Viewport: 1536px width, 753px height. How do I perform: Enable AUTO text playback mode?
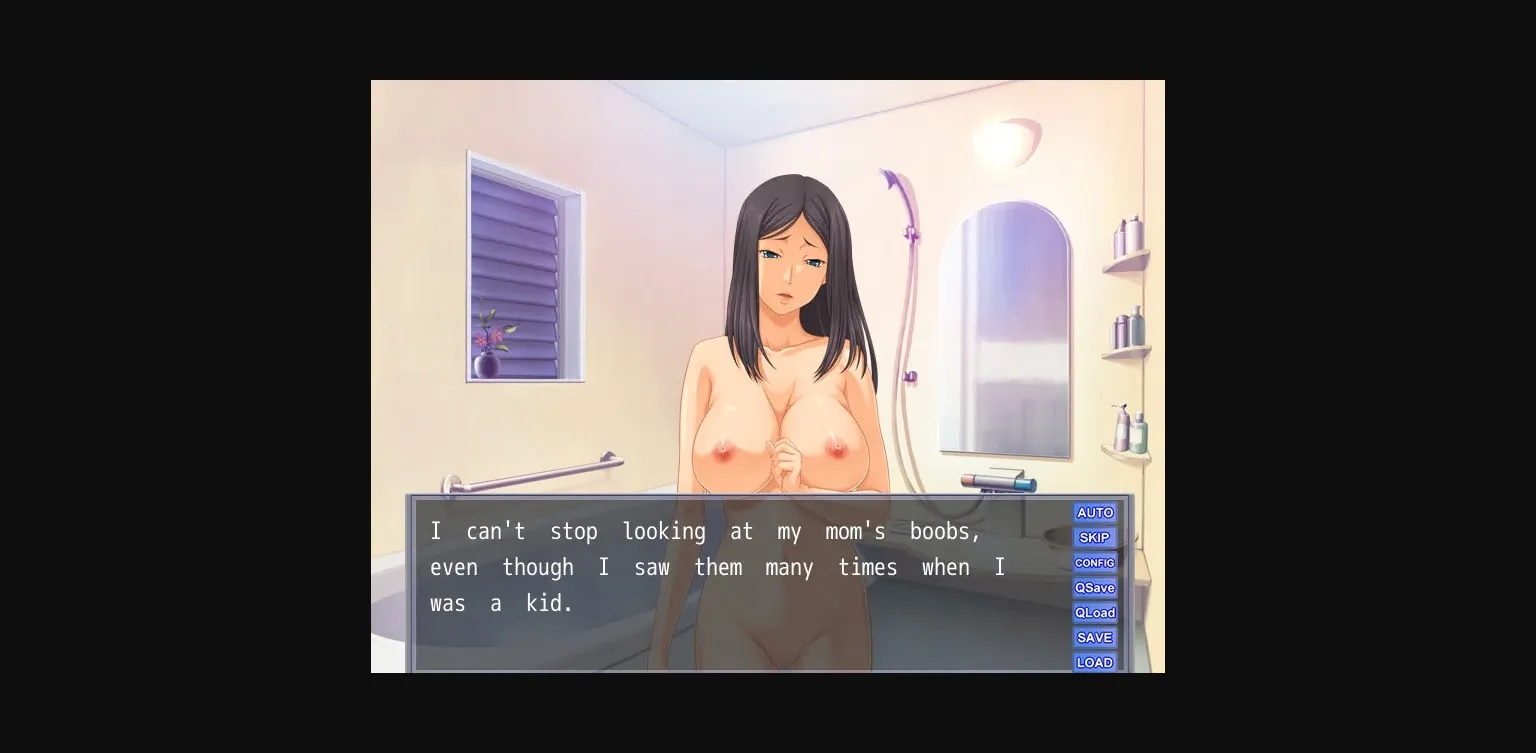click(1095, 512)
